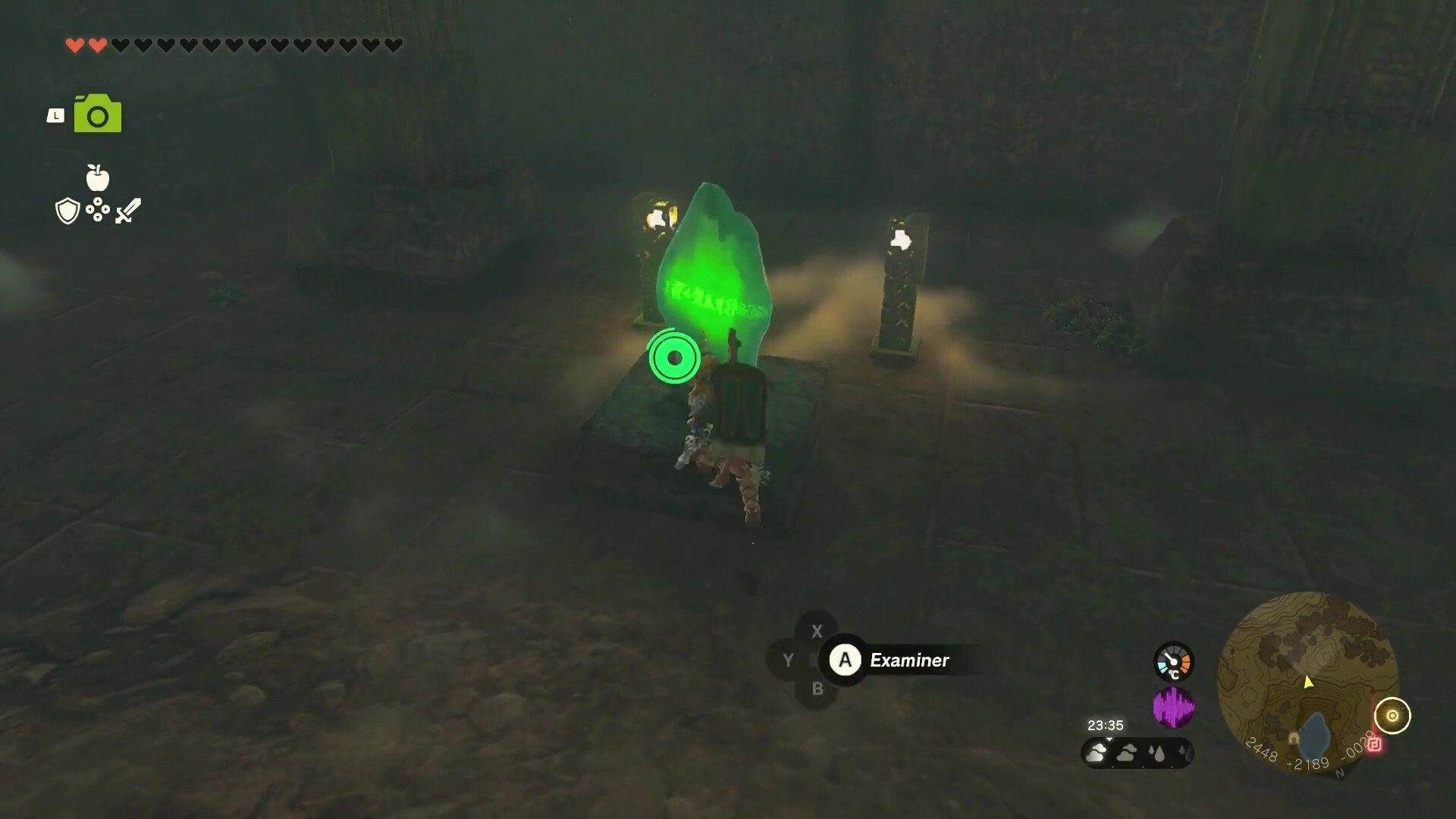Select the shield armor icon
The height and width of the screenshot is (819, 1456).
[x=67, y=210]
